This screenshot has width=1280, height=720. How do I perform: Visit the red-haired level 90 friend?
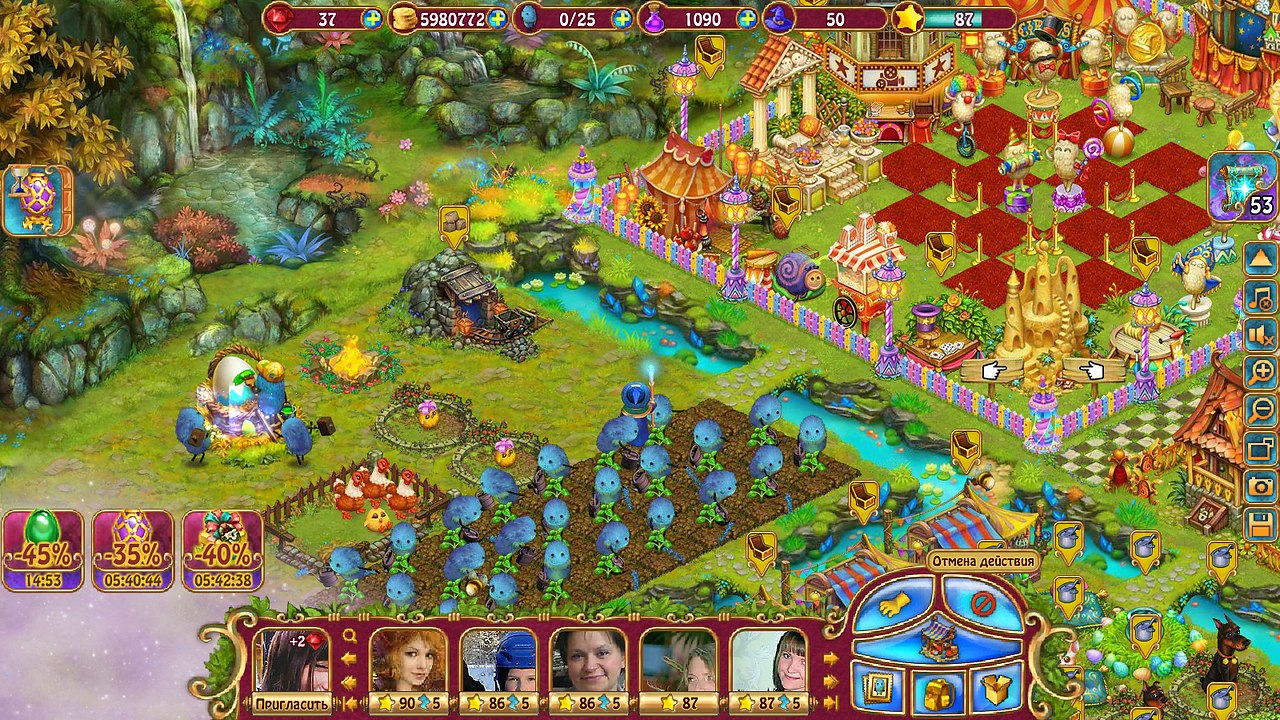[x=408, y=668]
